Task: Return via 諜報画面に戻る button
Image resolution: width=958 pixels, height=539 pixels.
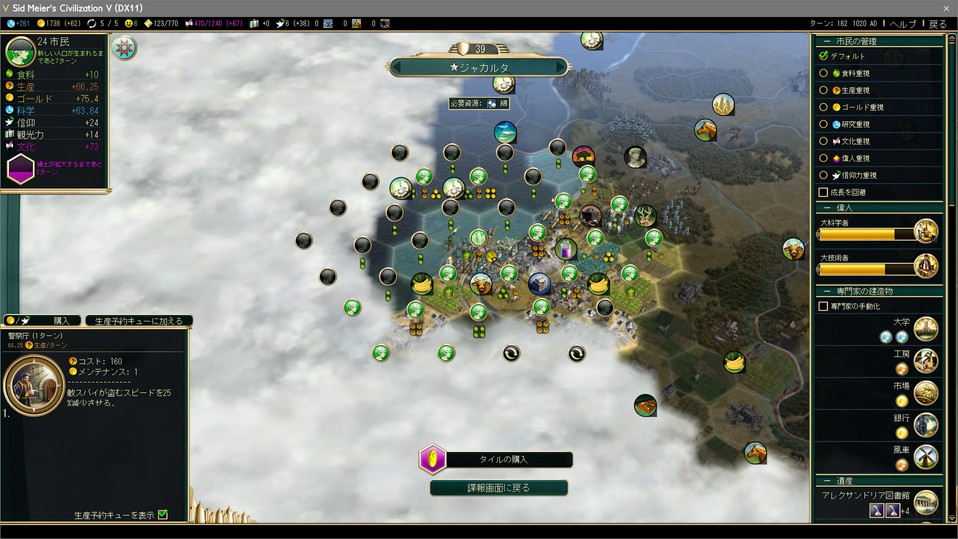Action: pos(499,488)
